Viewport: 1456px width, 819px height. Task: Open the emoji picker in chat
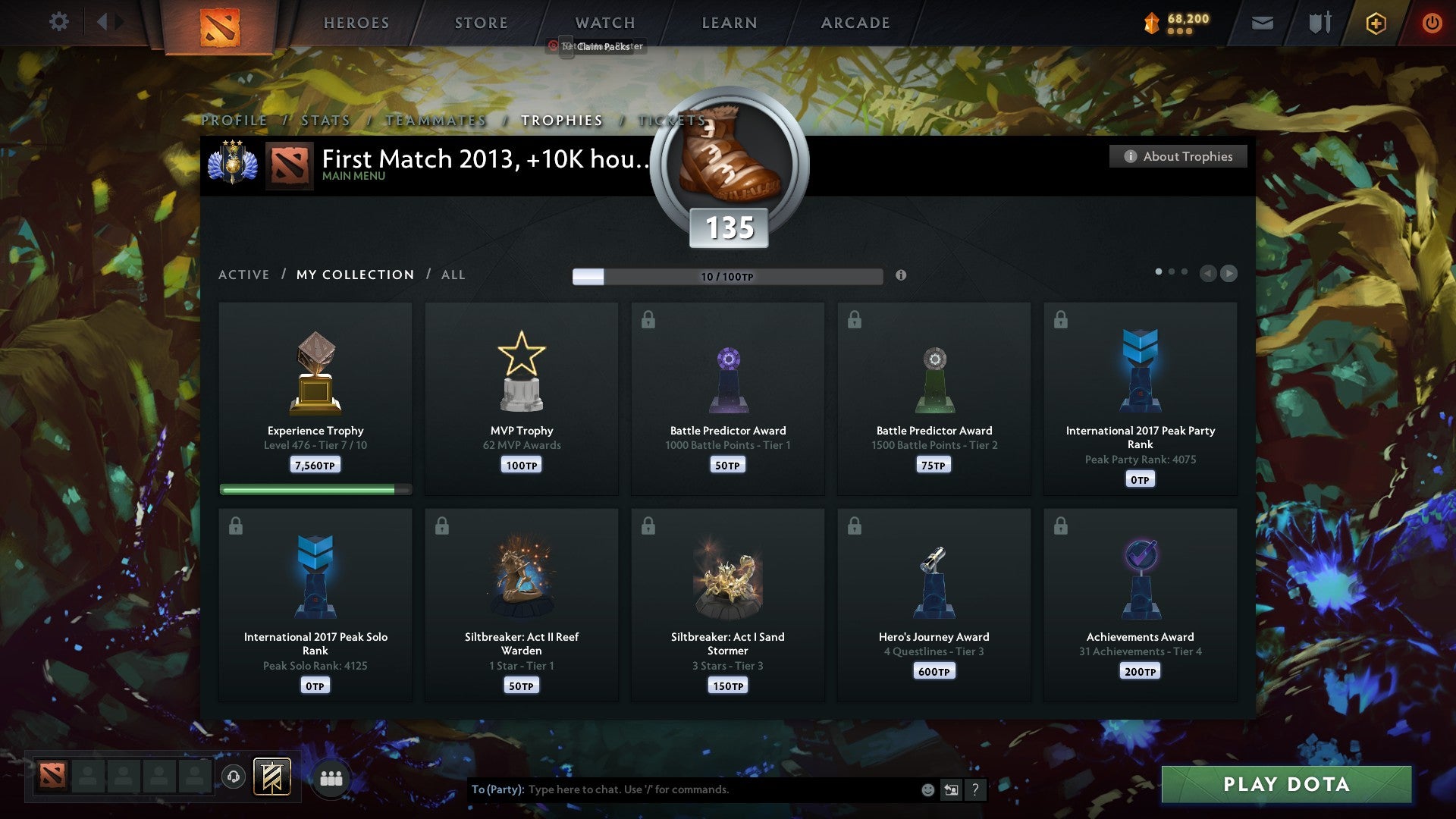tap(927, 789)
